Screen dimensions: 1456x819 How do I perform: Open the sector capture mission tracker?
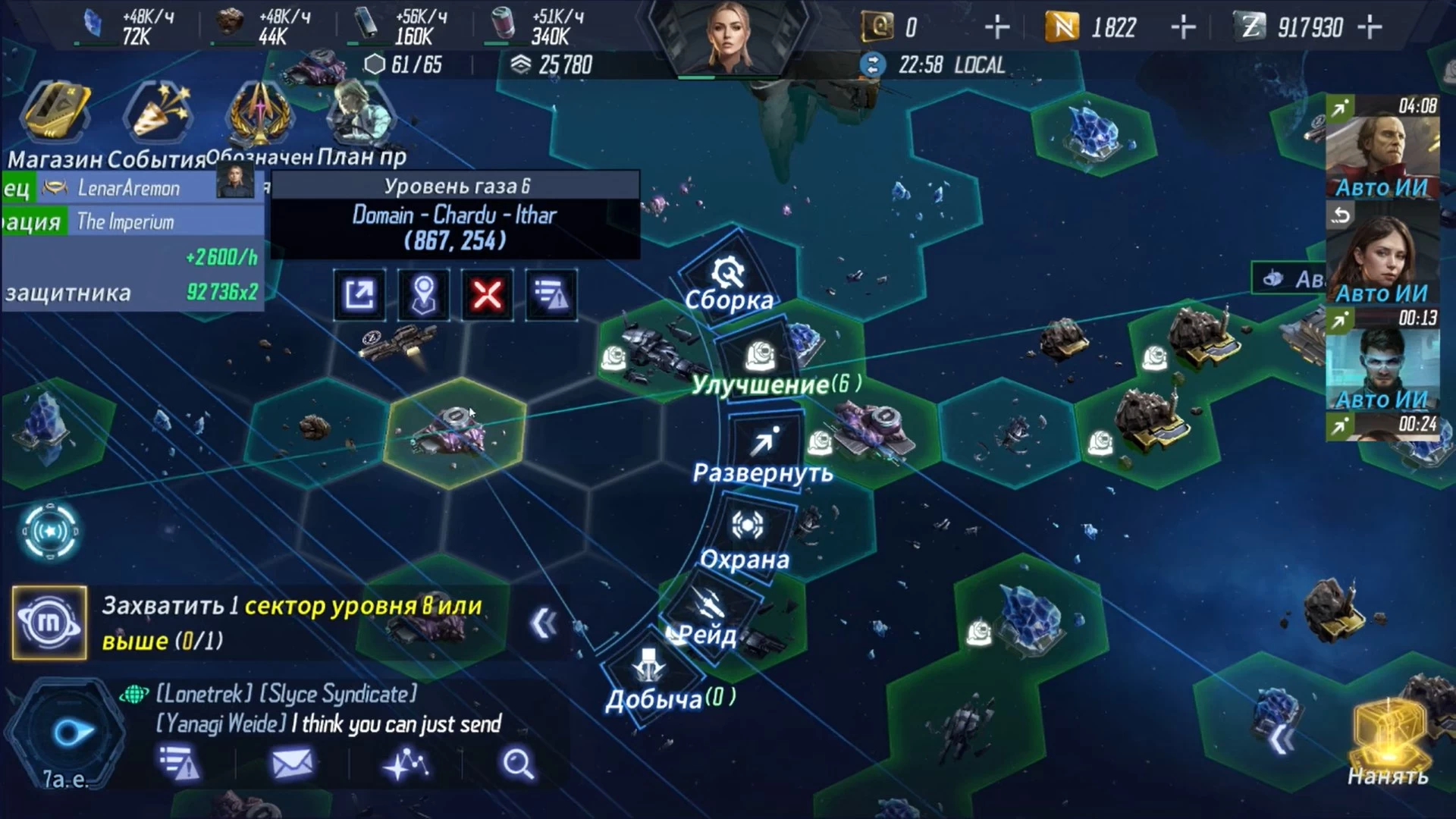point(292,623)
